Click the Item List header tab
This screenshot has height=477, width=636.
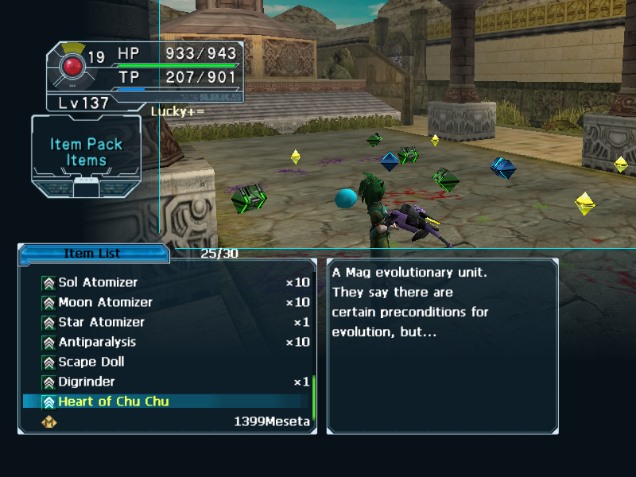point(92,254)
